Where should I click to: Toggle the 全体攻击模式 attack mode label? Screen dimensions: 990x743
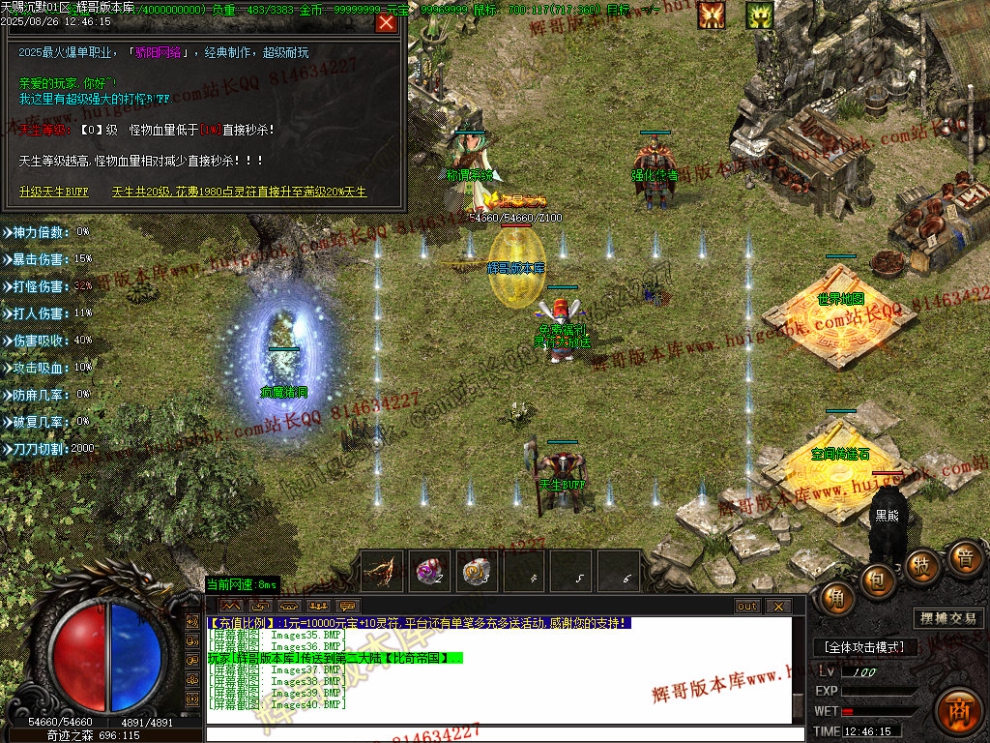(x=865, y=647)
